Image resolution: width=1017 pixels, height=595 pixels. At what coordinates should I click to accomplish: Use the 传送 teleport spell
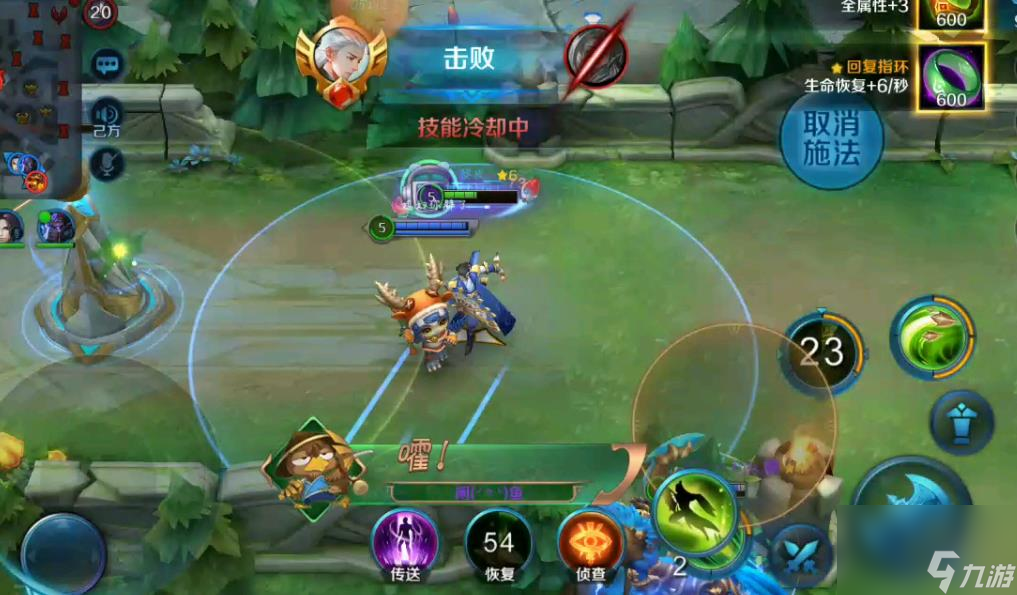[405, 543]
